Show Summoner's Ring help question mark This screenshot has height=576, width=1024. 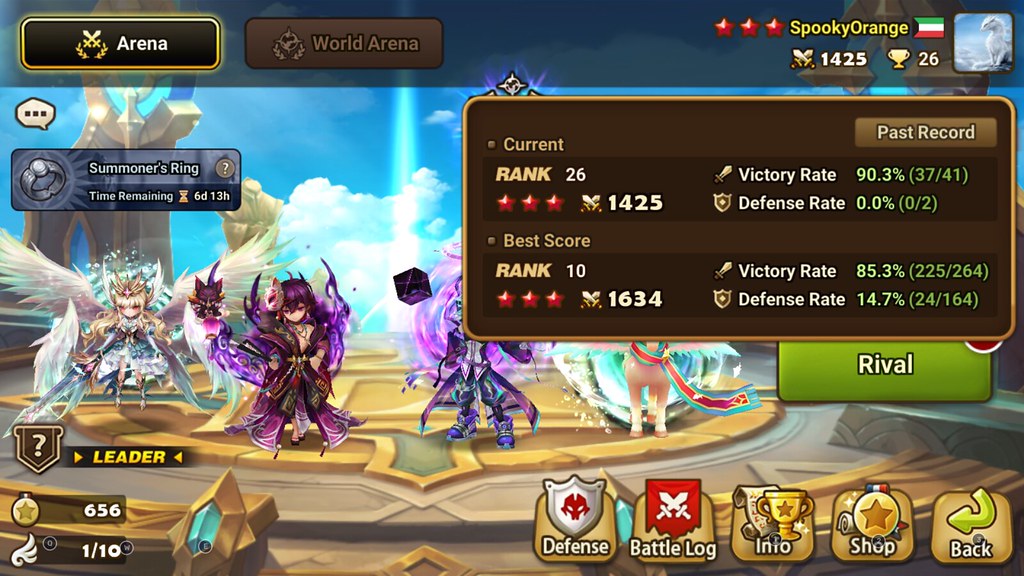[226, 168]
